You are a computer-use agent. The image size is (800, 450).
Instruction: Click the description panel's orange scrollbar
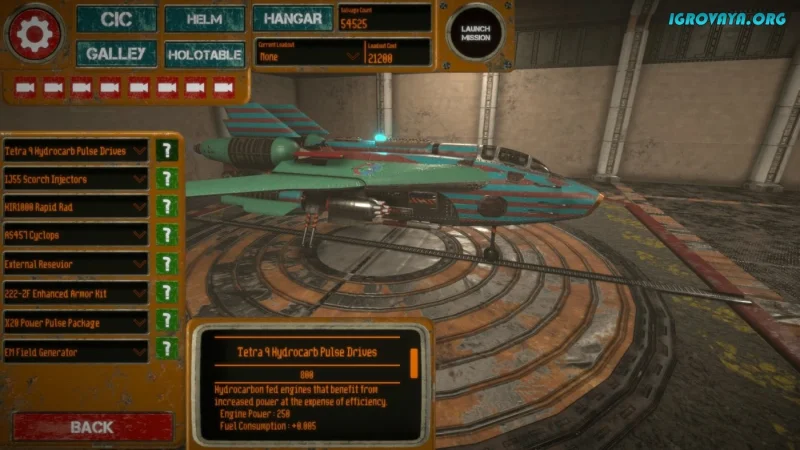tap(414, 362)
